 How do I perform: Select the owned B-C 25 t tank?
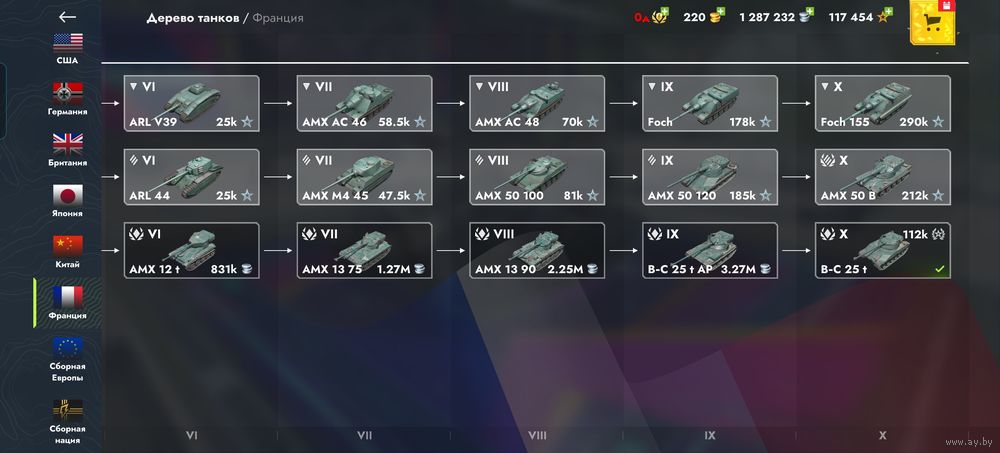coord(882,251)
